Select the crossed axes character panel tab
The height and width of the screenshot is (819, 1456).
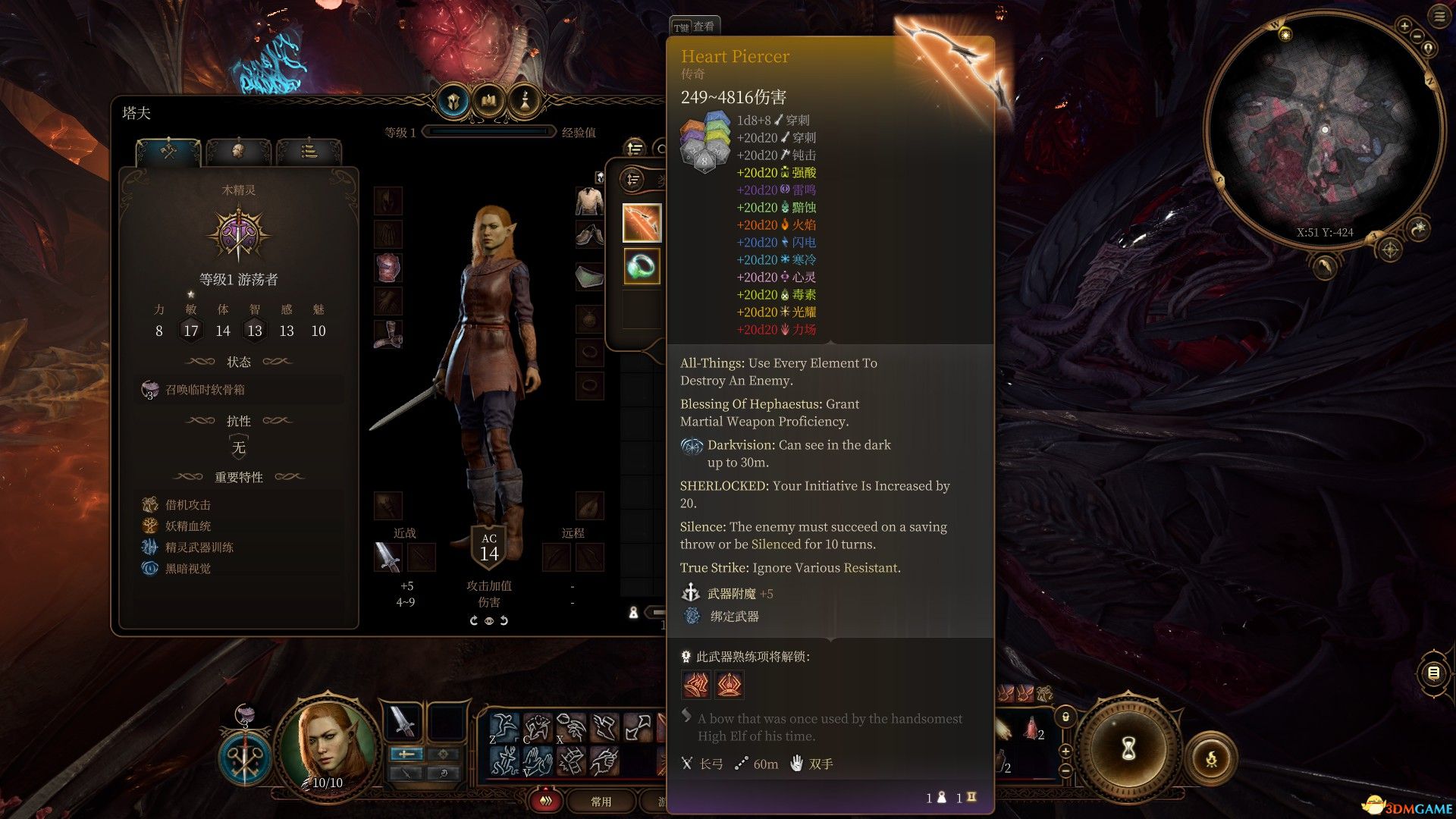168,152
